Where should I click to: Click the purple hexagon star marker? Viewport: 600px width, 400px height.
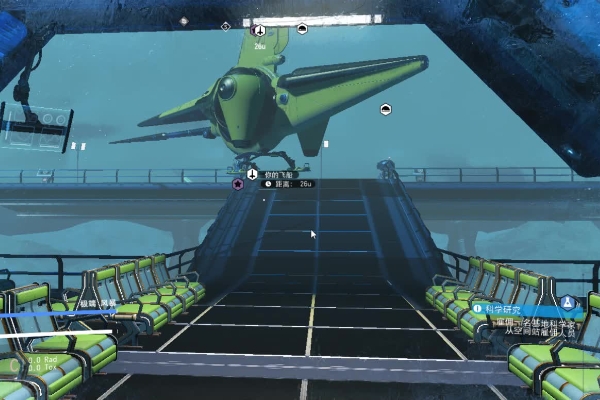coord(237,184)
